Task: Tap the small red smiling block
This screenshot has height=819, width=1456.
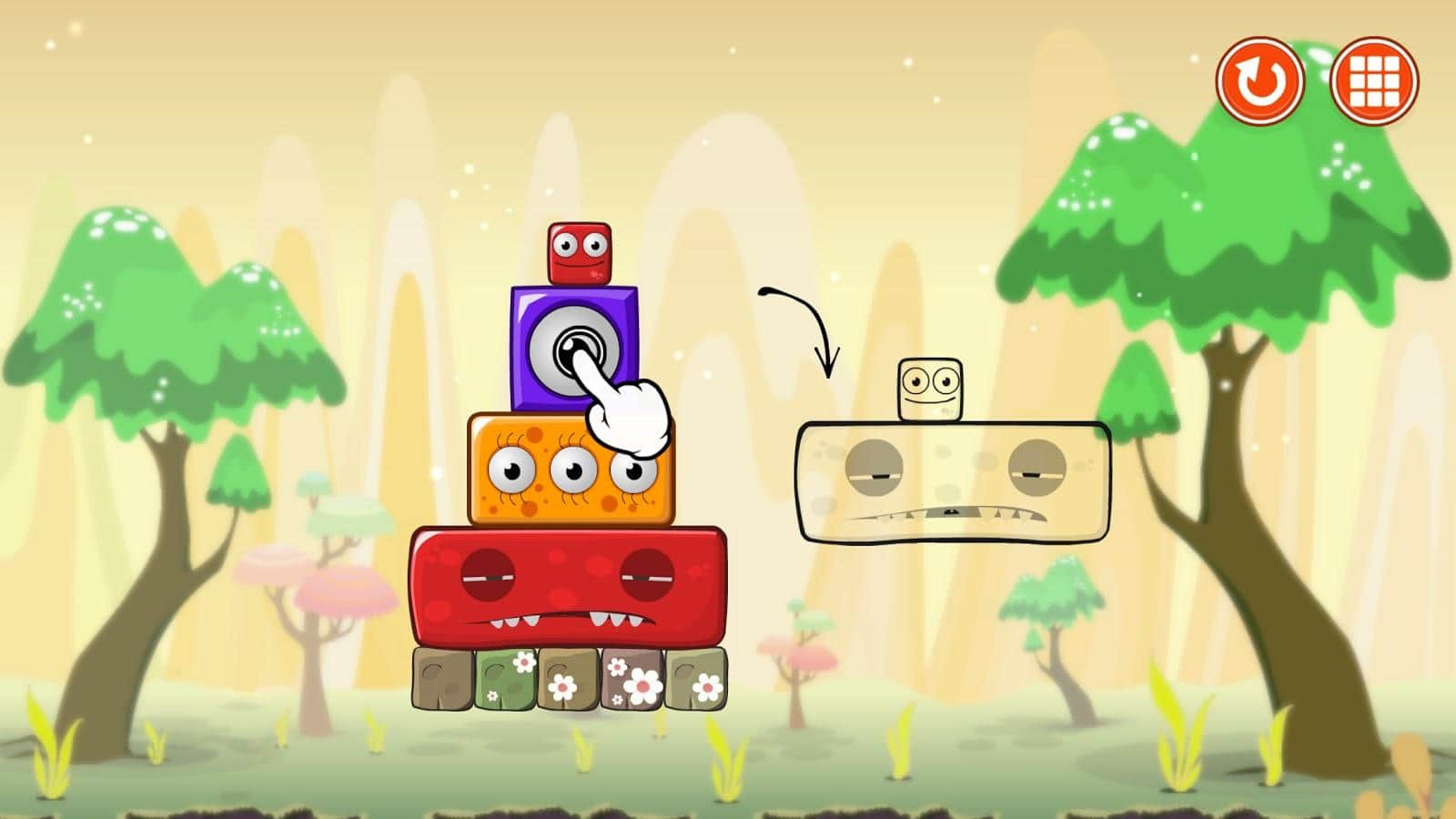Action: click(581, 255)
